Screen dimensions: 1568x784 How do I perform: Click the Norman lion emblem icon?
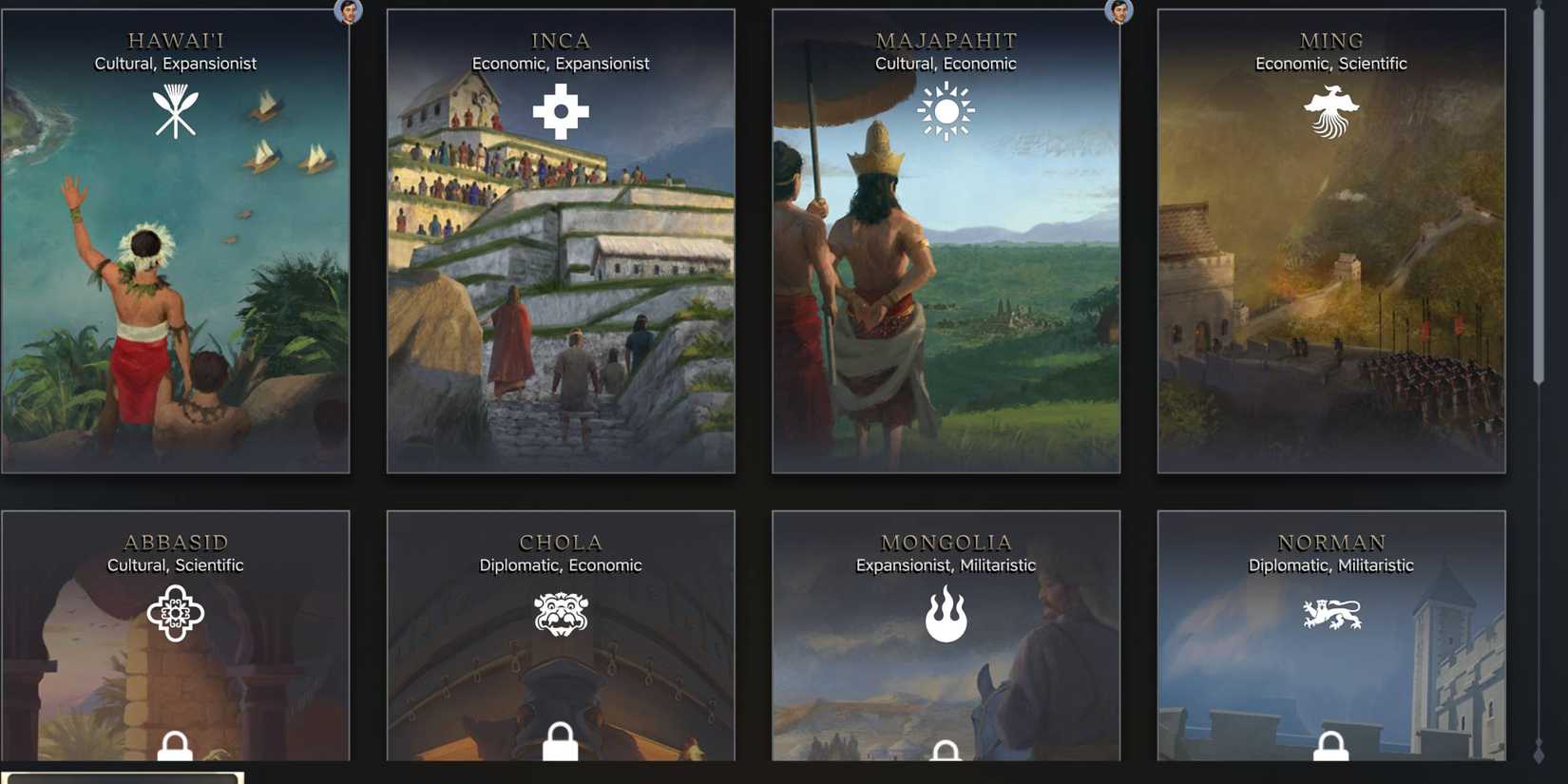tap(1332, 613)
